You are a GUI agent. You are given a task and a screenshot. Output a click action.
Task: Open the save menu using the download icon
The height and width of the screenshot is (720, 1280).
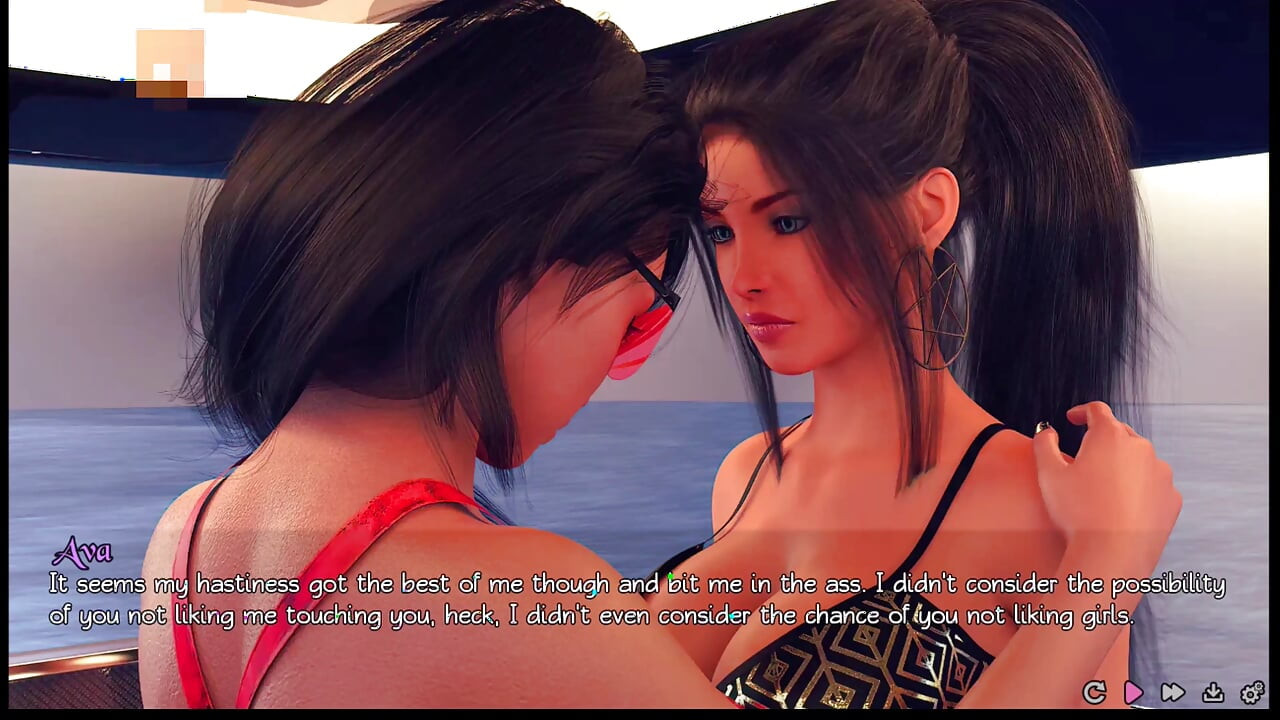point(1211,691)
